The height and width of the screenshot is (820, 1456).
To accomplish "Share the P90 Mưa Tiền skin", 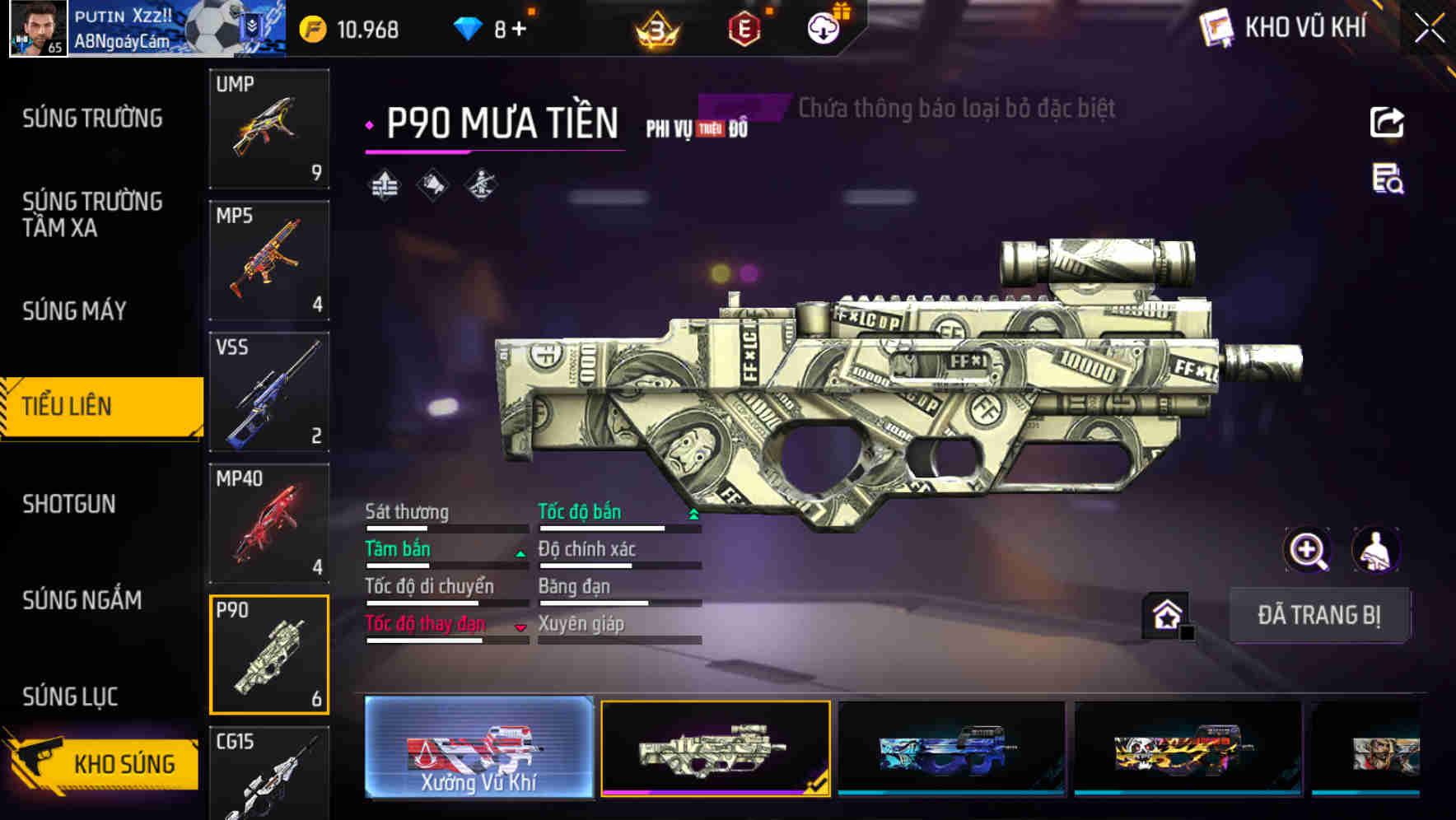I will coord(1386,122).
